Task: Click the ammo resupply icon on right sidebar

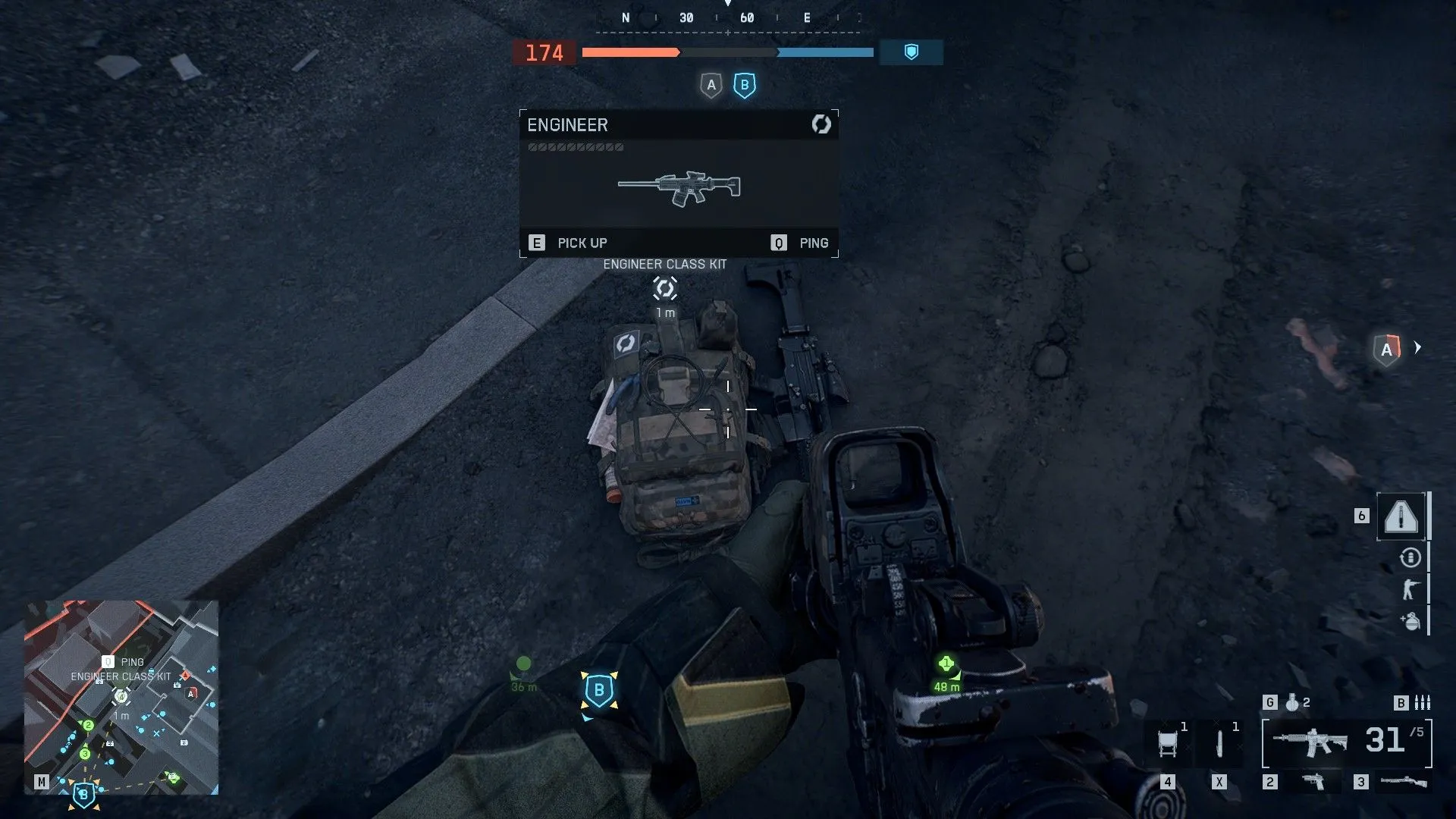Action: 1409,556
